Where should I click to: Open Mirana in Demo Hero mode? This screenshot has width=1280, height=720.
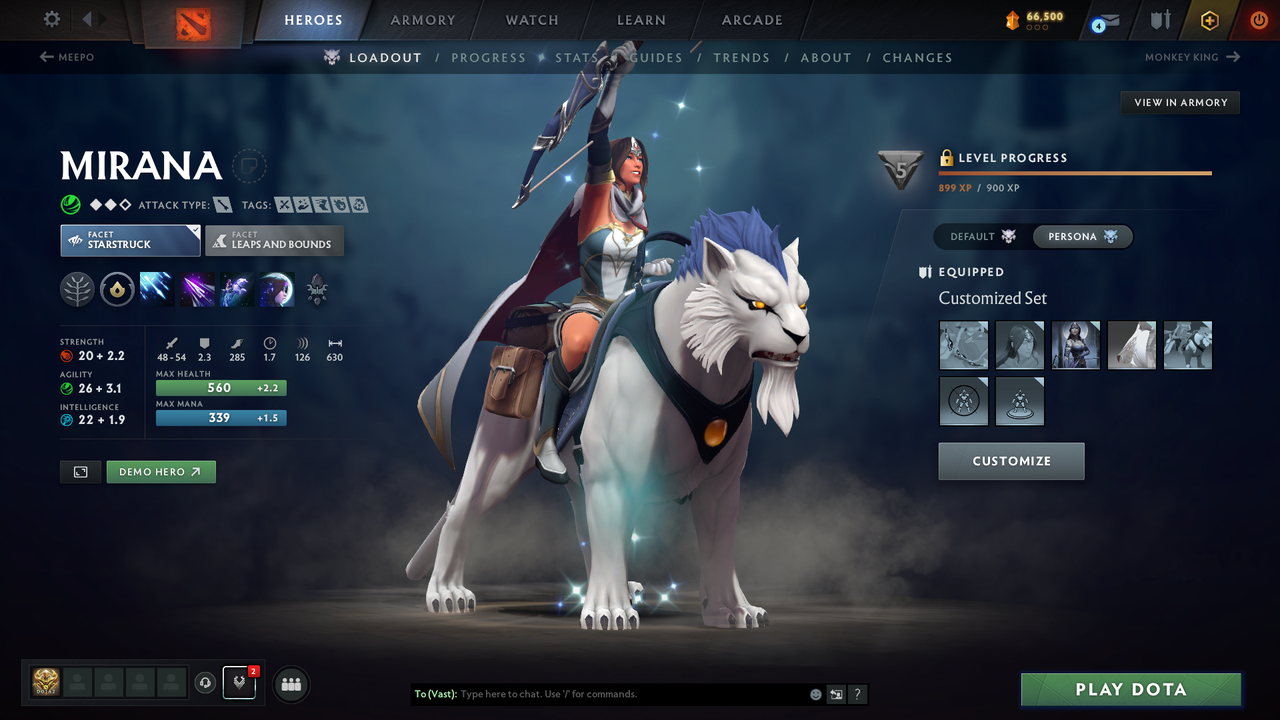pos(160,471)
